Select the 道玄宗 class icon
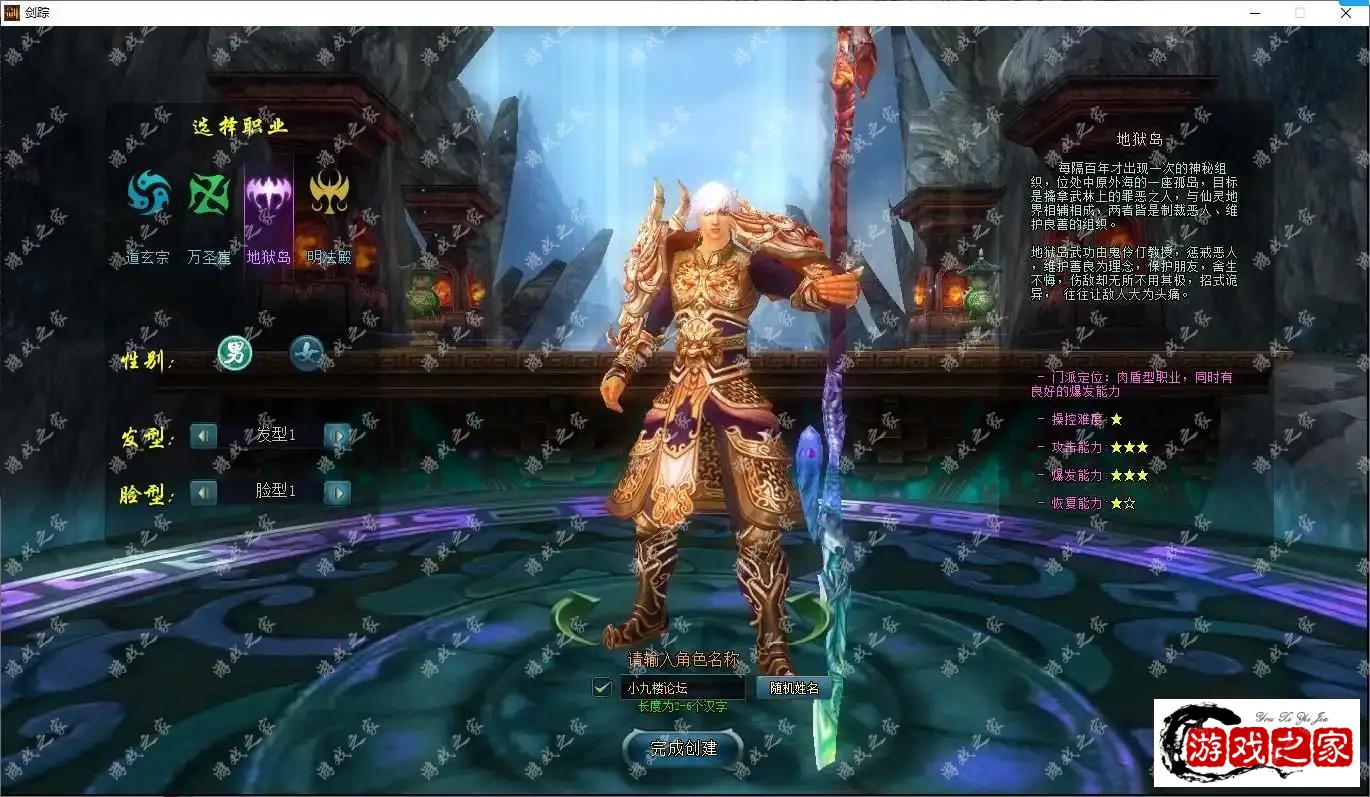Image resolution: width=1370 pixels, height=797 pixels. pos(149,193)
